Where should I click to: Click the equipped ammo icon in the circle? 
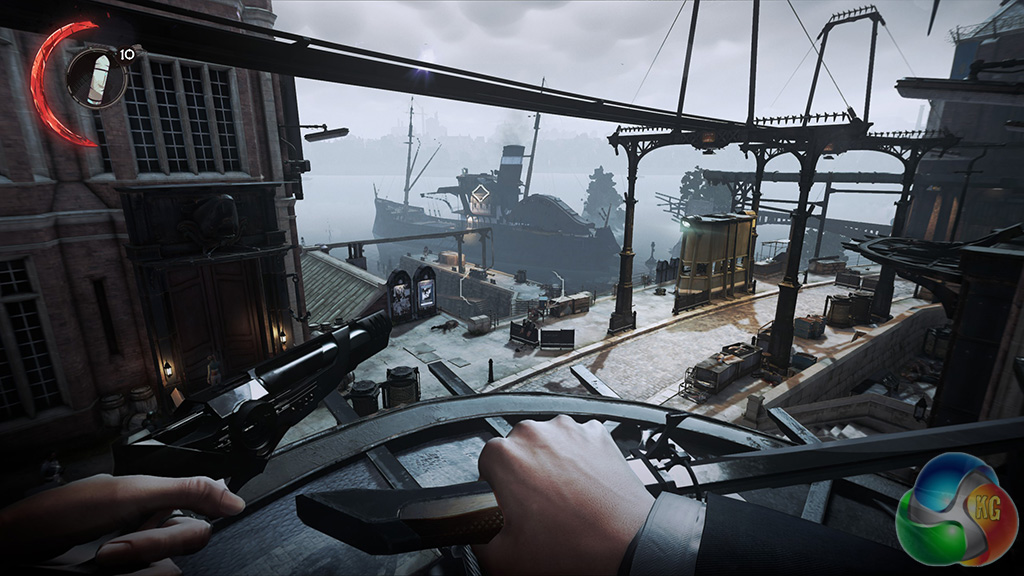tap(97, 78)
